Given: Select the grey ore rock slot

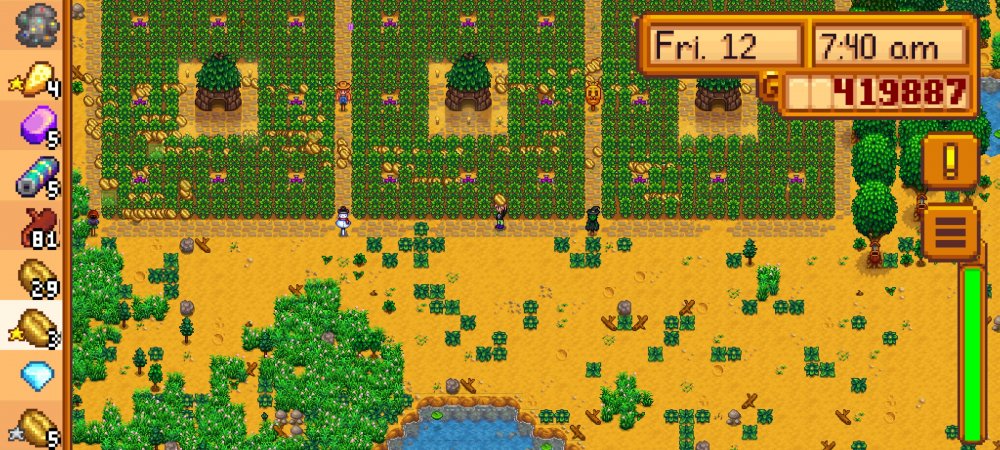Looking at the screenshot, I should click(x=37, y=22).
